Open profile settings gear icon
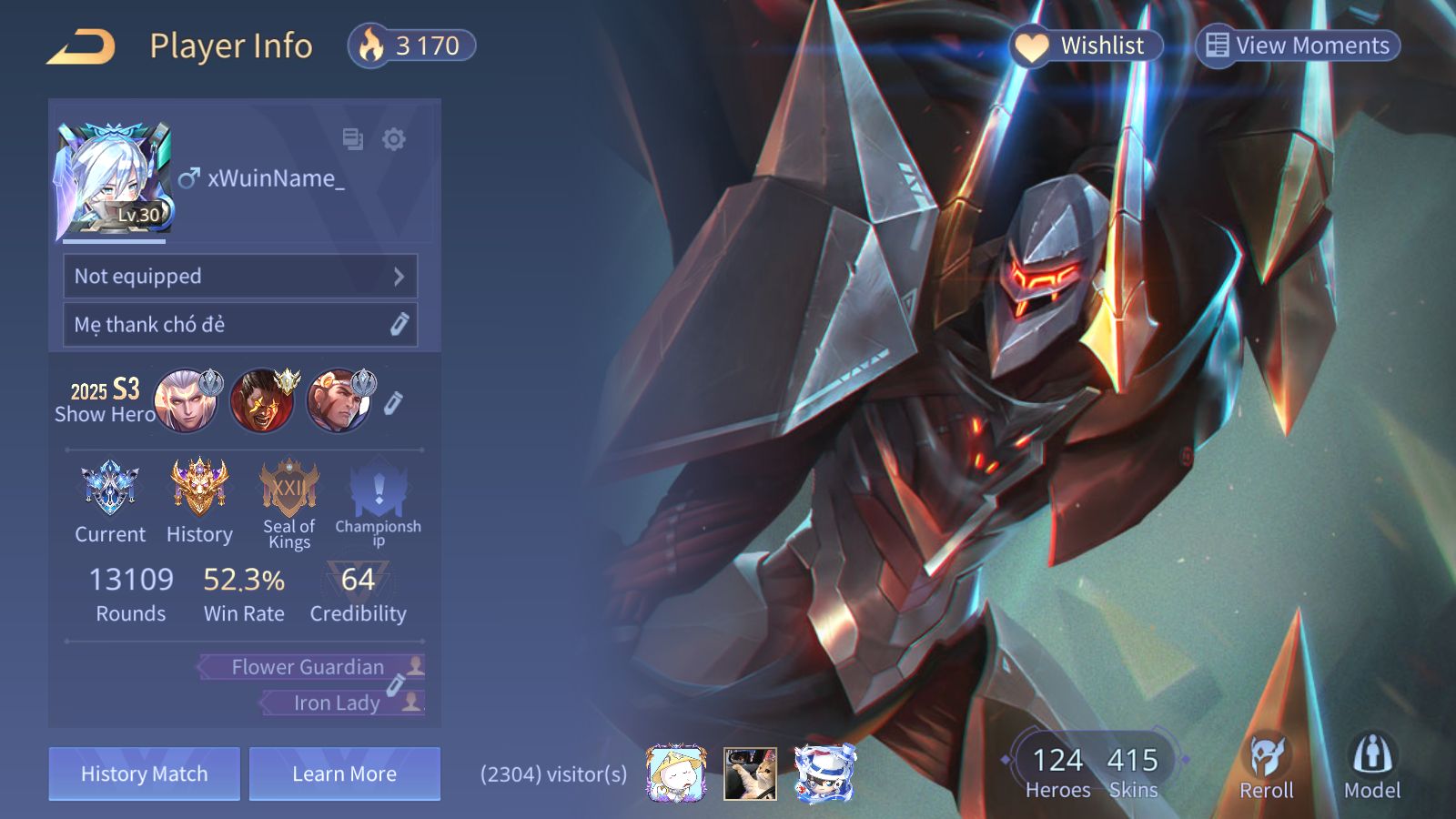Screen dimensions: 1456x819 tap(394, 139)
